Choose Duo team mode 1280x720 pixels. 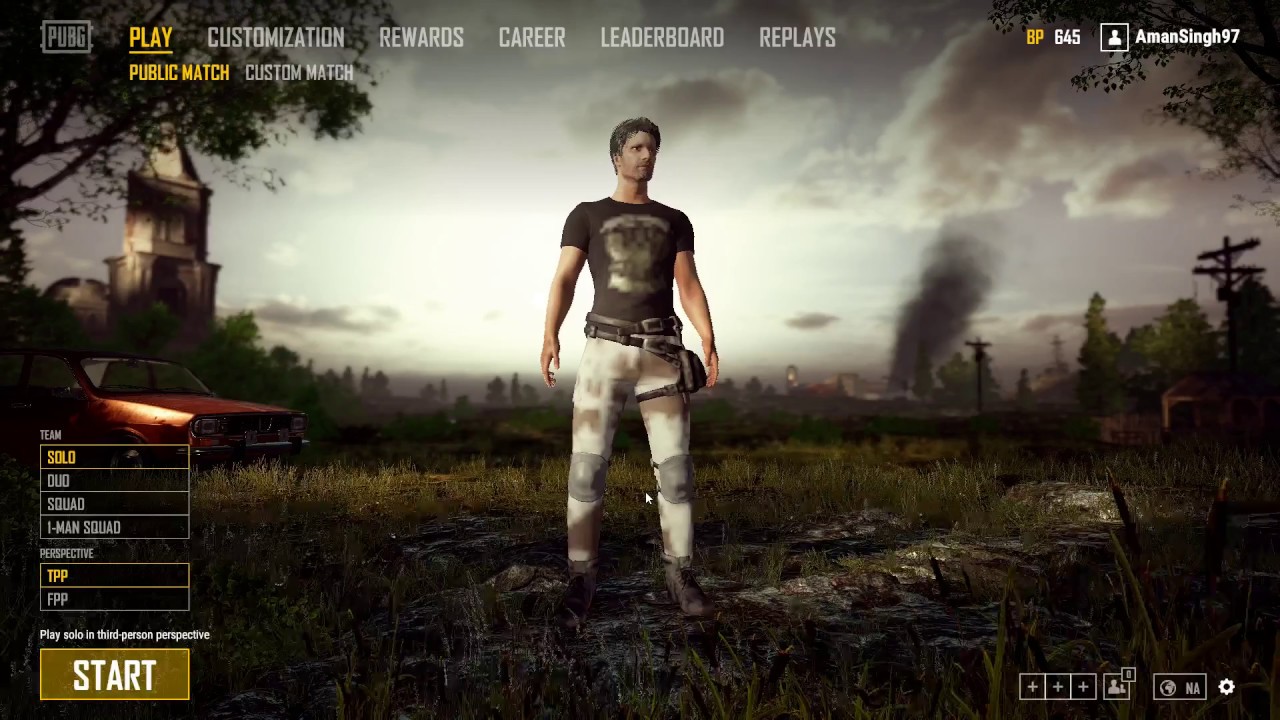click(x=114, y=481)
